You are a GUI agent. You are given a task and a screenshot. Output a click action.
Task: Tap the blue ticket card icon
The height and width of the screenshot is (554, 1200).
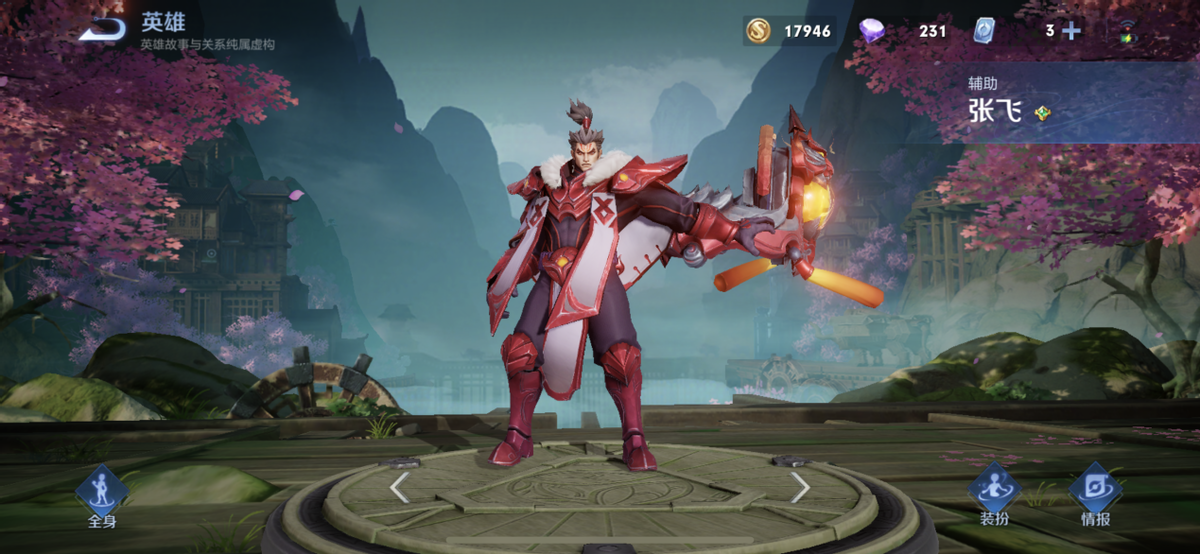point(985,31)
